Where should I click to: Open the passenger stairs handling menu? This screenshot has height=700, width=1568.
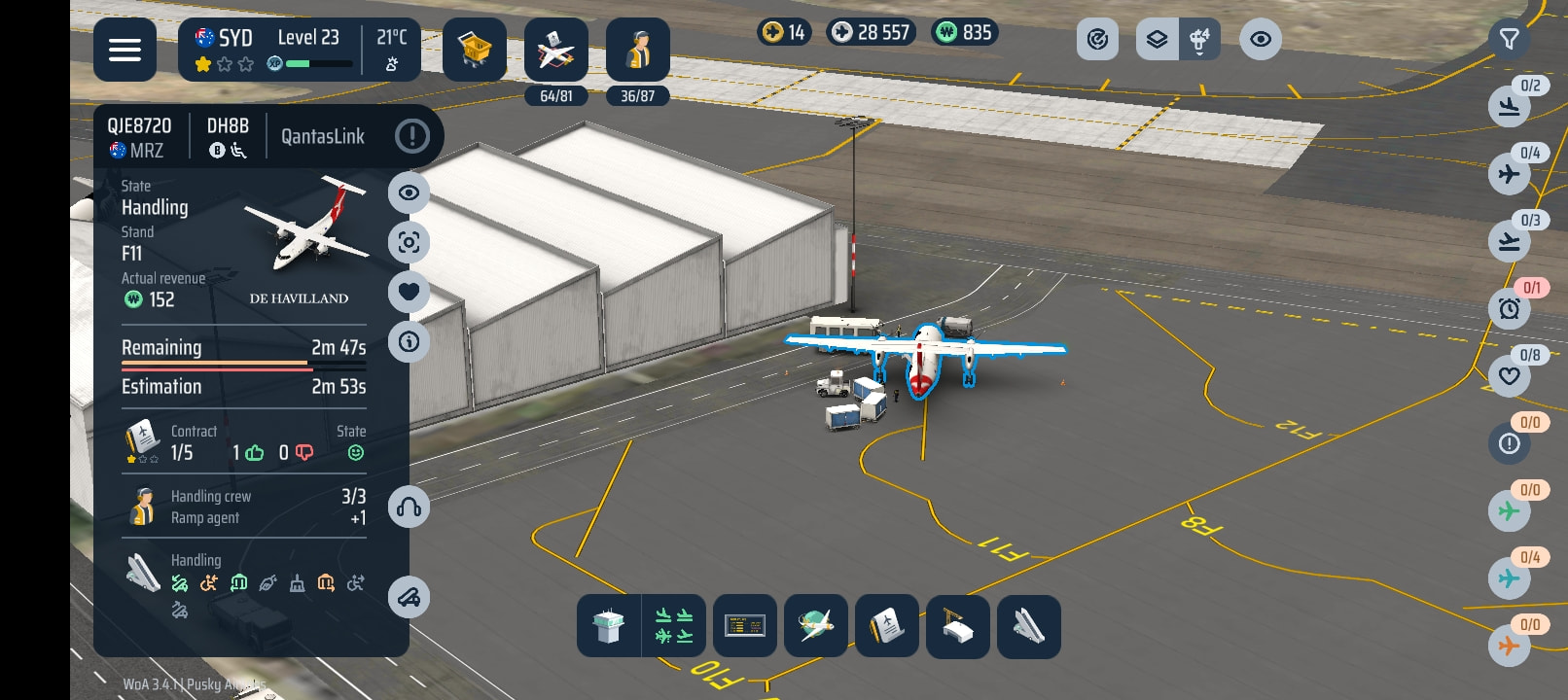tap(1028, 627)
